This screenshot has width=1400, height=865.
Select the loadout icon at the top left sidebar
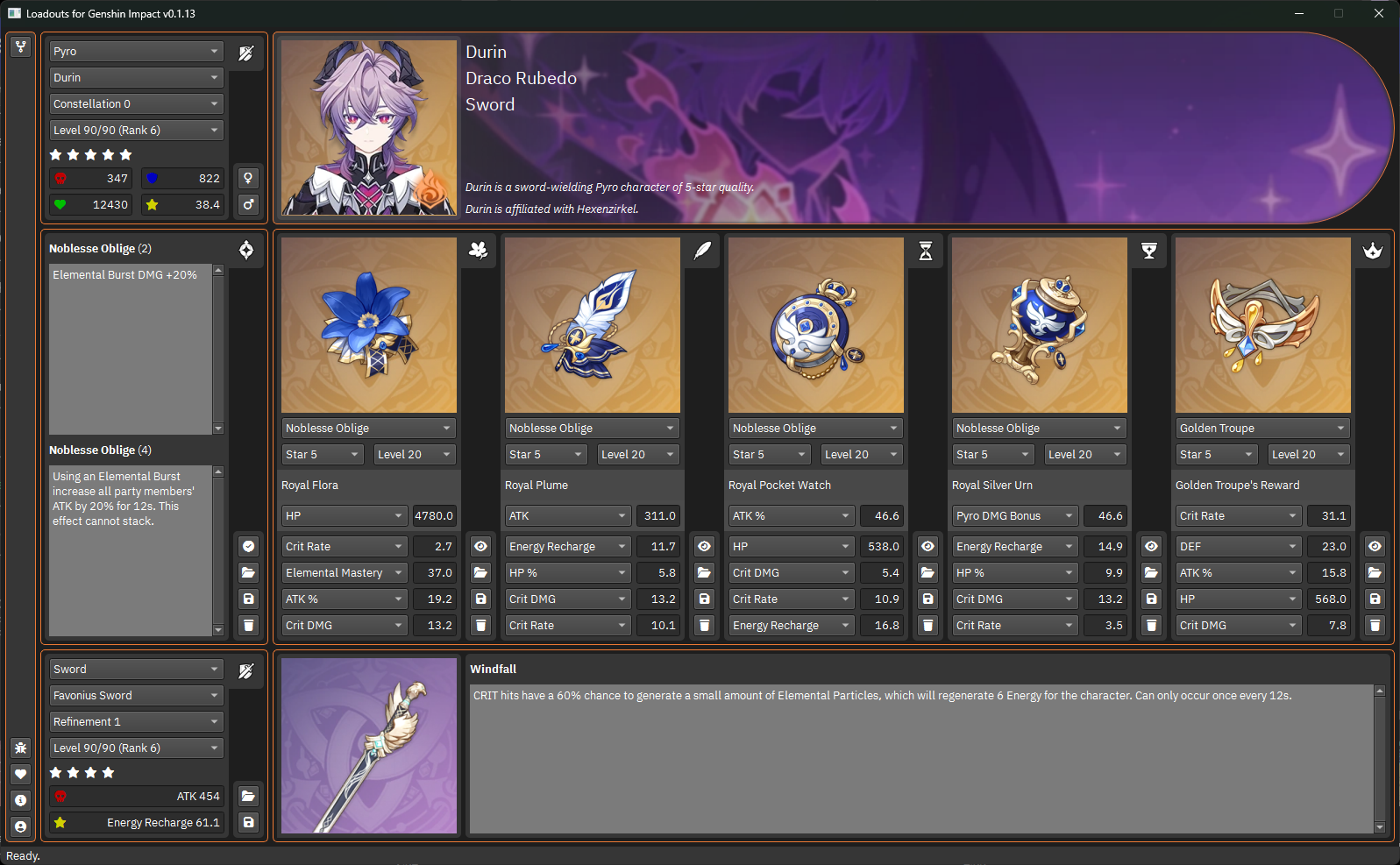coord(20,46)
